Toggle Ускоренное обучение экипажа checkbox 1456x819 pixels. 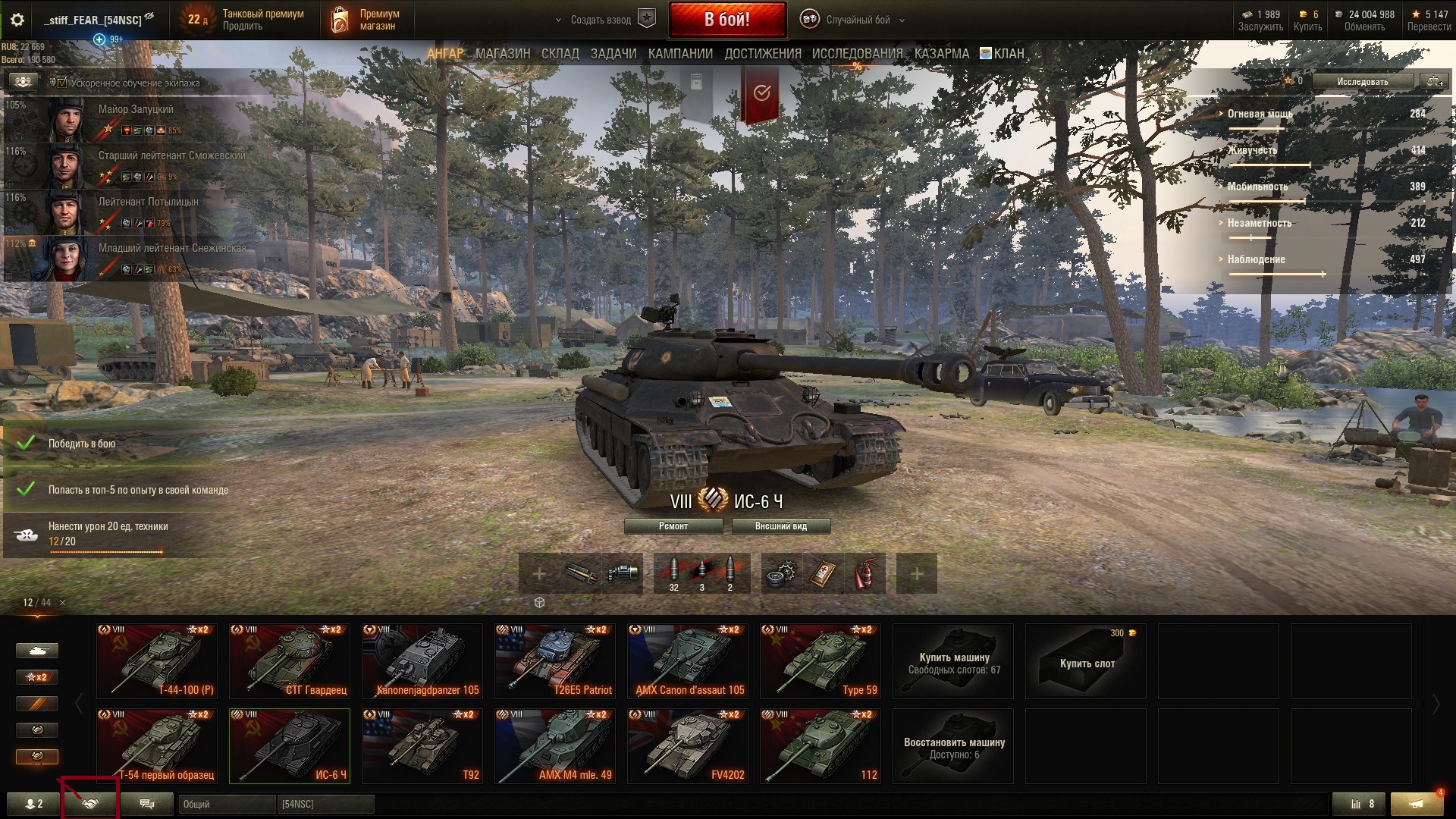pyautogui.click(x=62, y=83)
